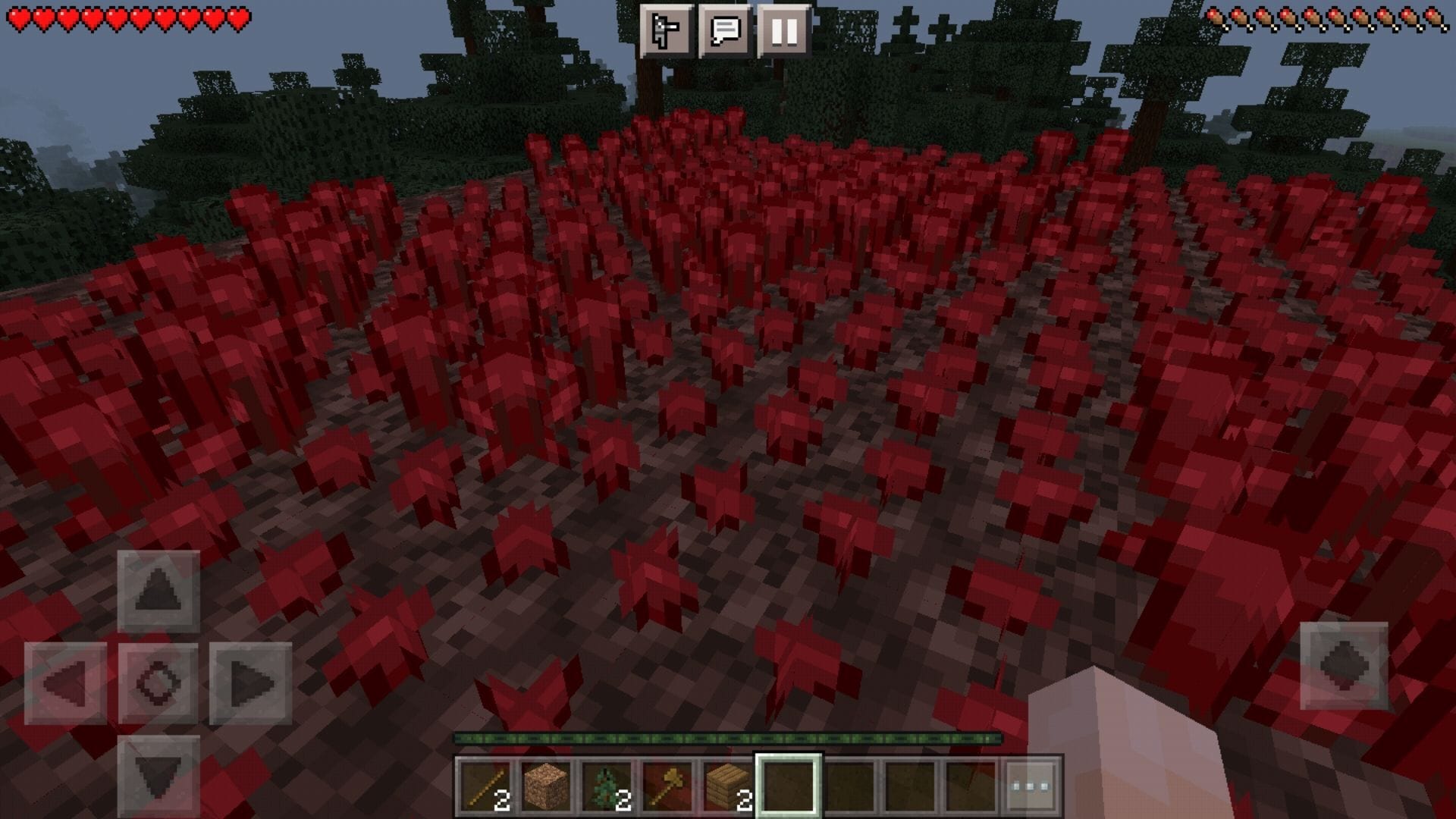
Task: Open the chat window
Action: (x=726, y=30)
